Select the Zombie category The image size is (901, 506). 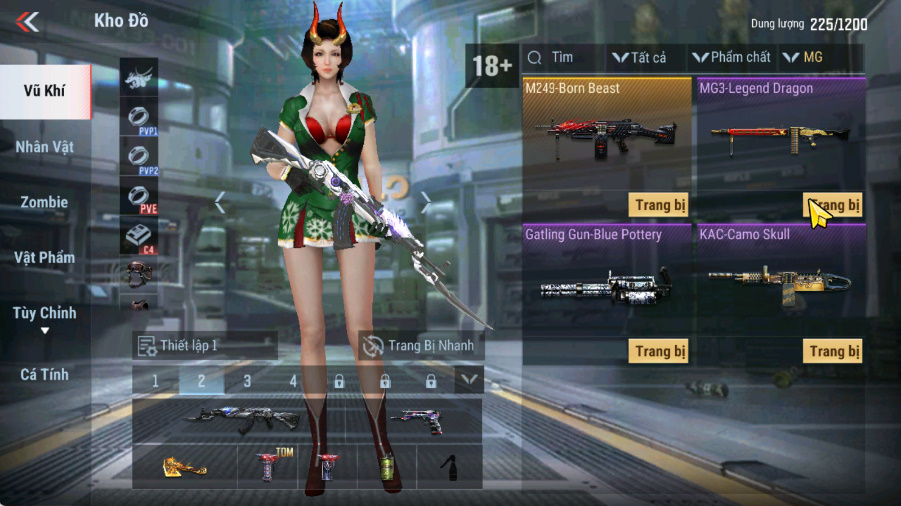click(x=45, y=202)
